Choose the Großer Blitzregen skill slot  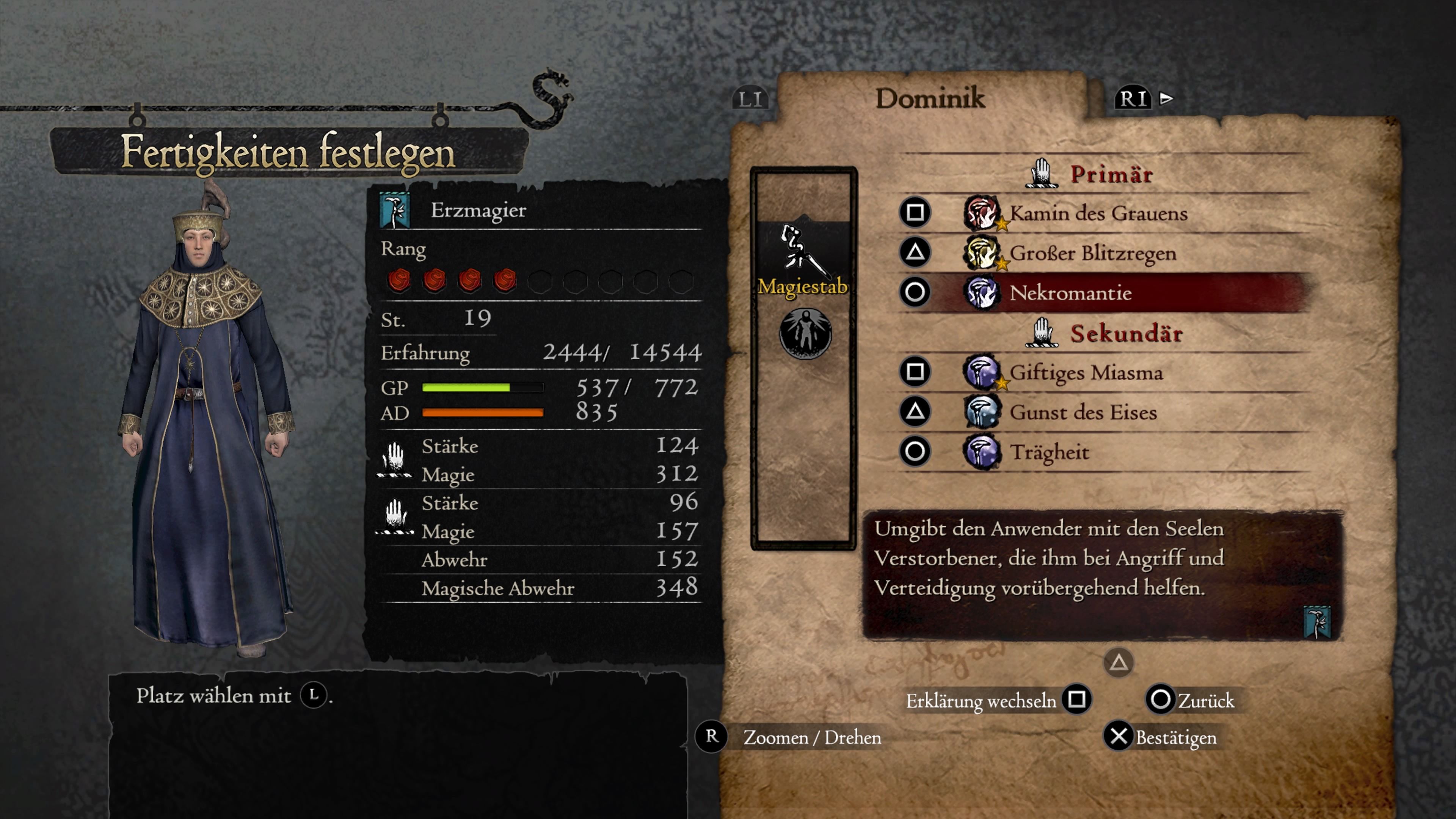[x=1092, y=253]
